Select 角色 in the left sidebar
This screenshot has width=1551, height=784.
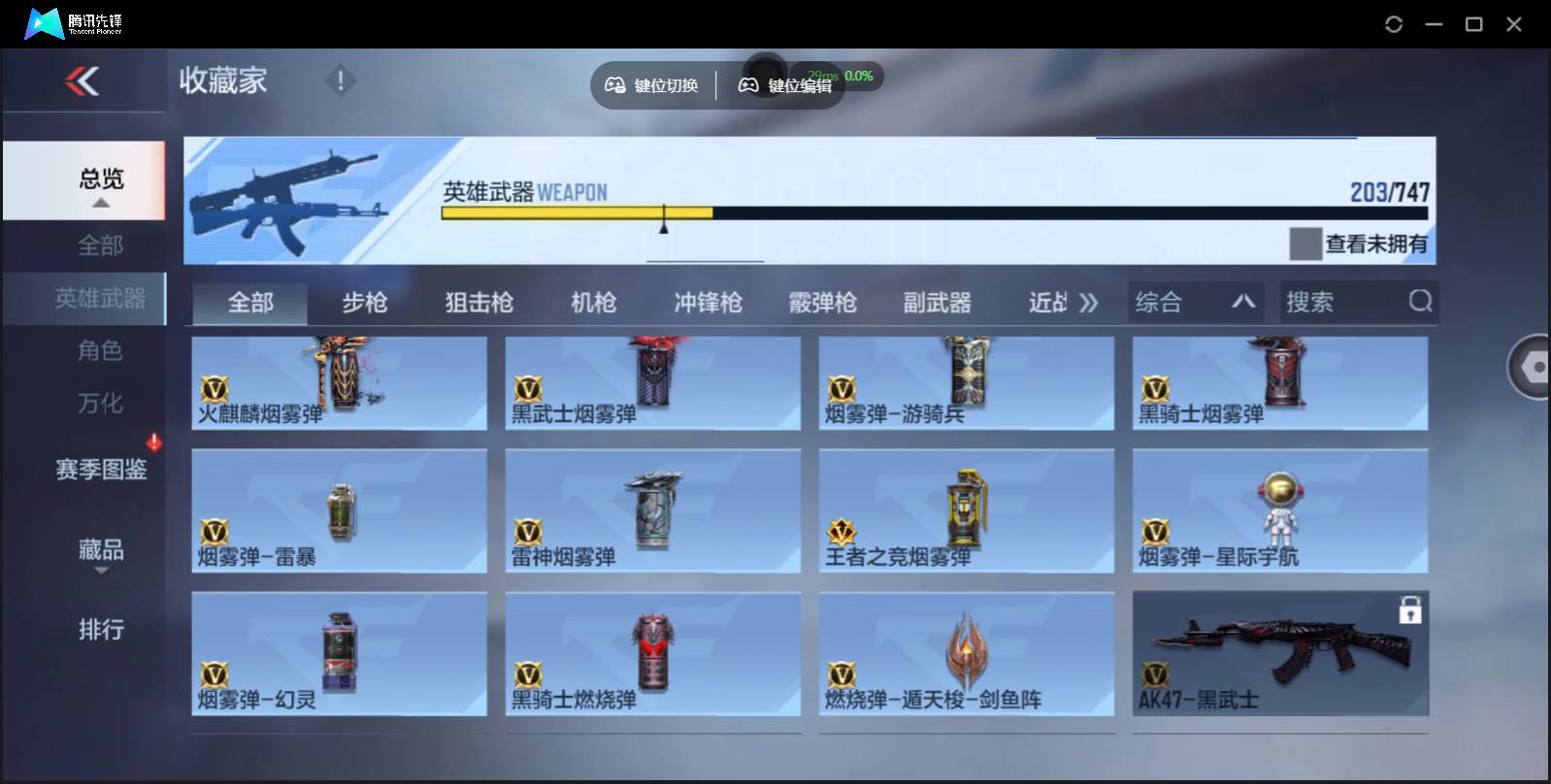coord(100,350)
